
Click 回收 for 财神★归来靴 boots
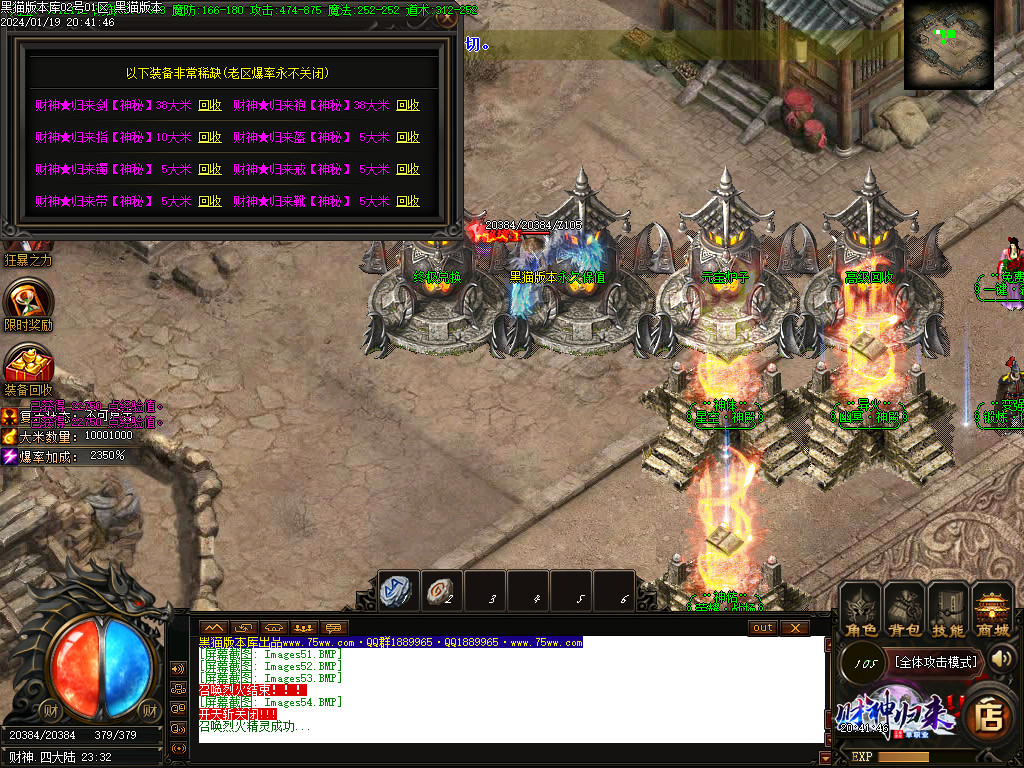point(408,201)
